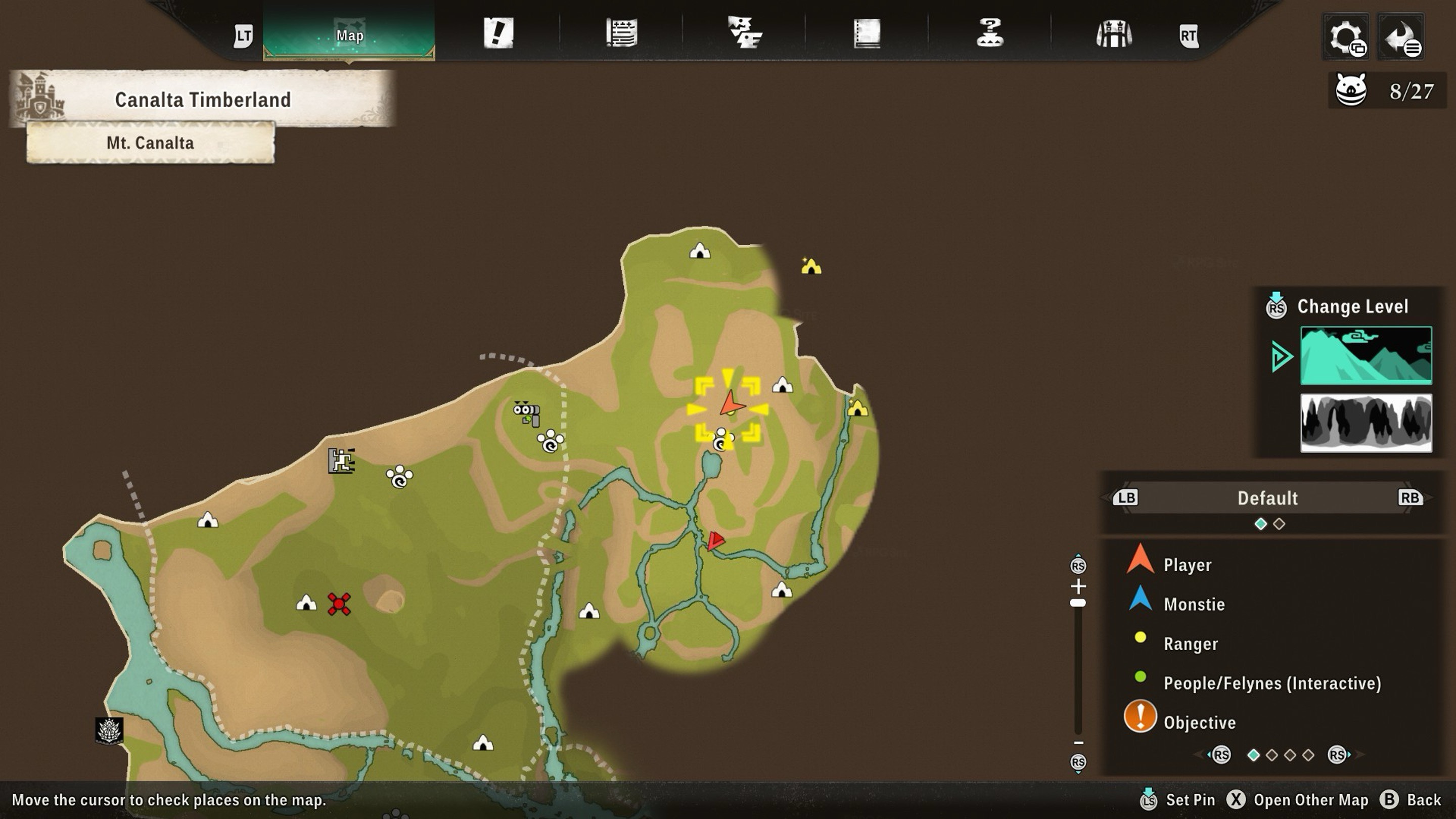
Task: Click the Objective legend entry
Action: click(1198, 722)
